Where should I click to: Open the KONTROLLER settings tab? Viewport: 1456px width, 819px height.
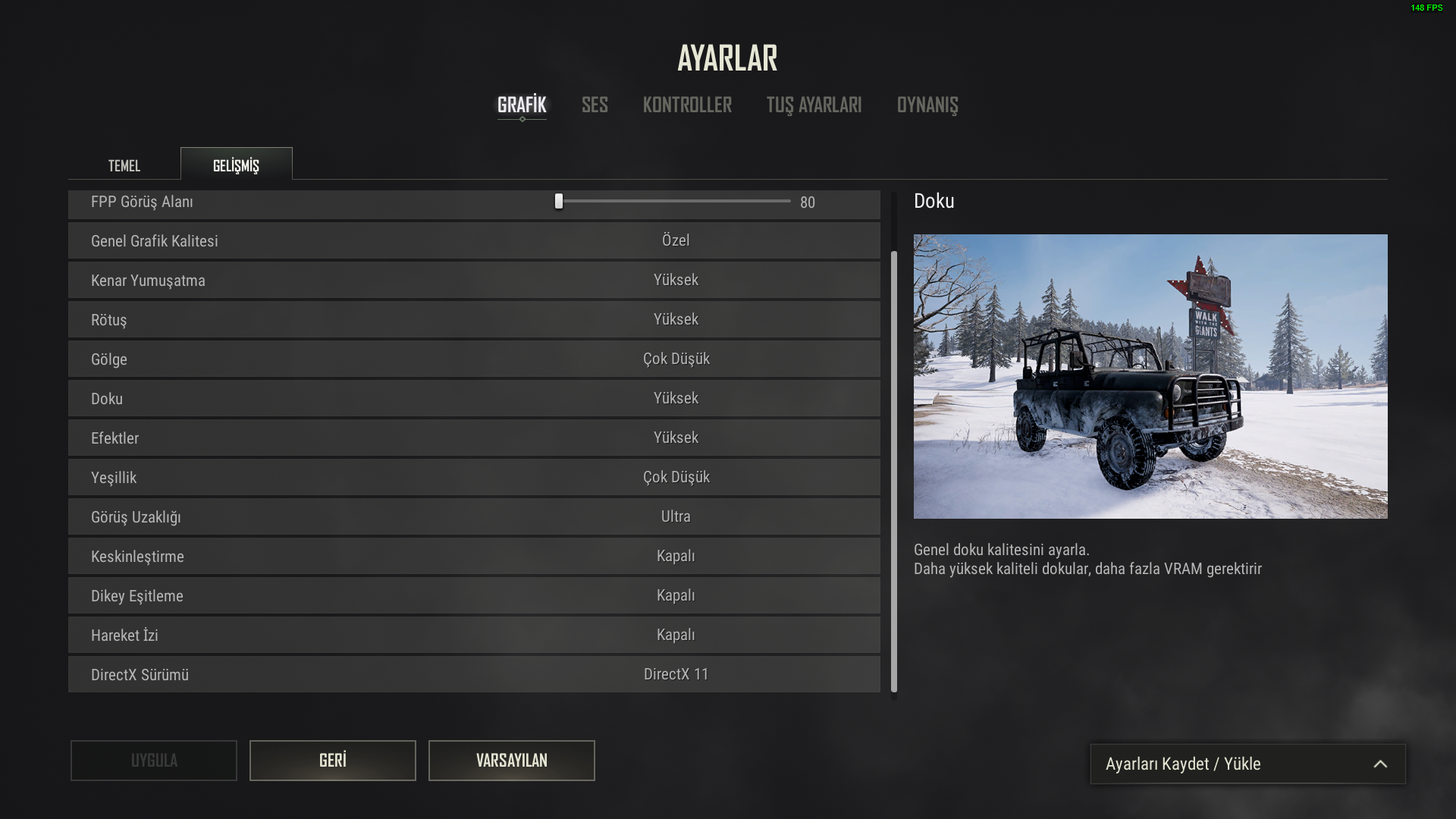click(687, 105)
